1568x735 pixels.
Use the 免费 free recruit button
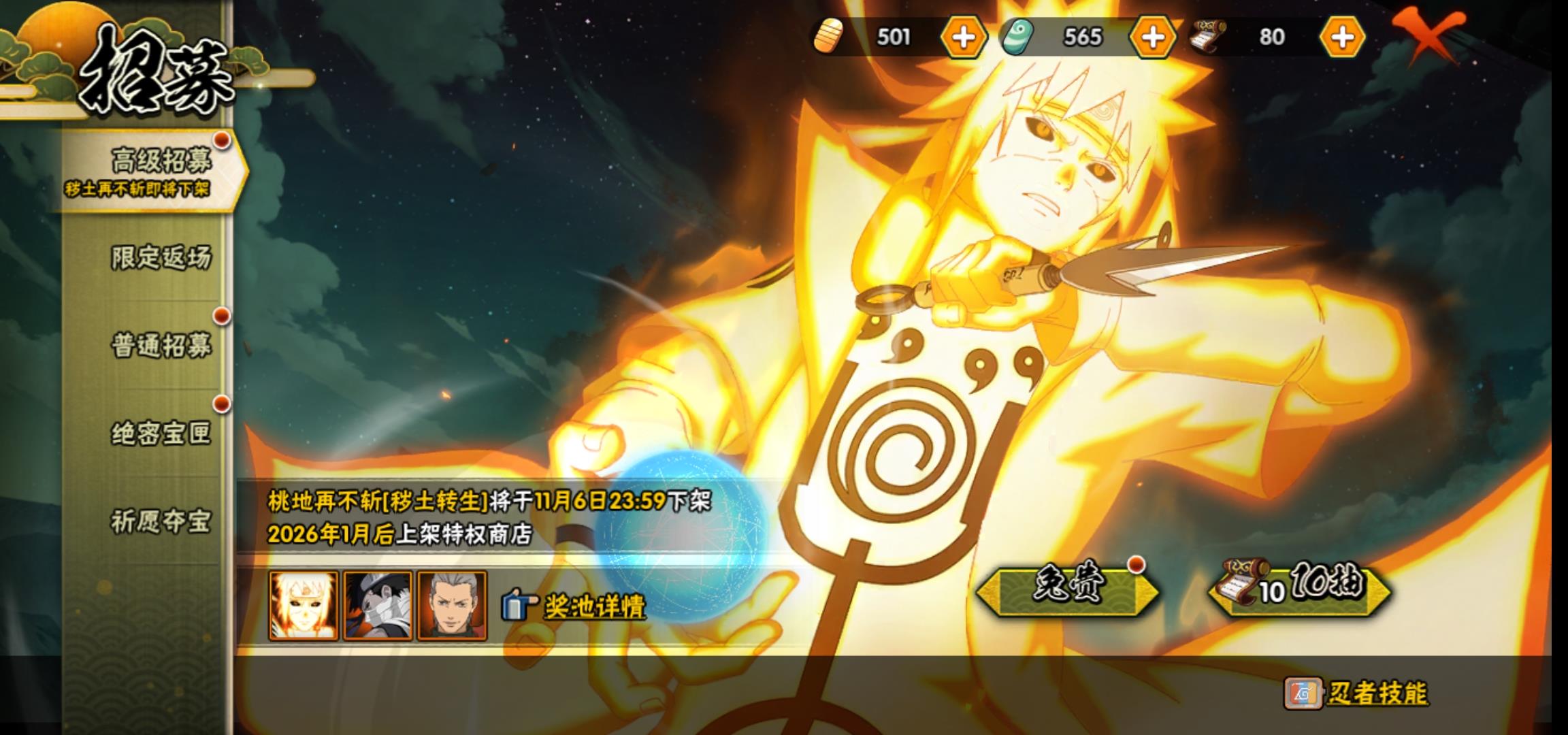1066,589
